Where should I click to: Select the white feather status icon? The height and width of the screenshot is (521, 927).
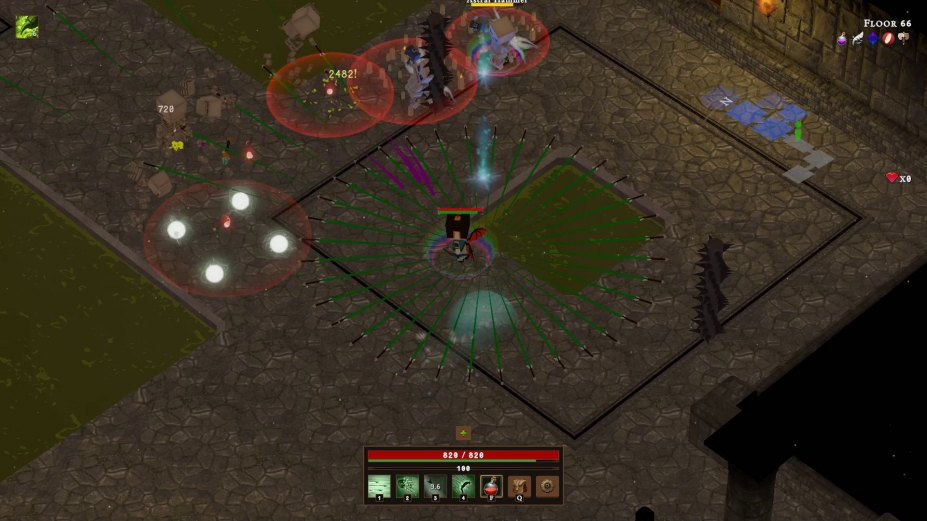point(858,39)
